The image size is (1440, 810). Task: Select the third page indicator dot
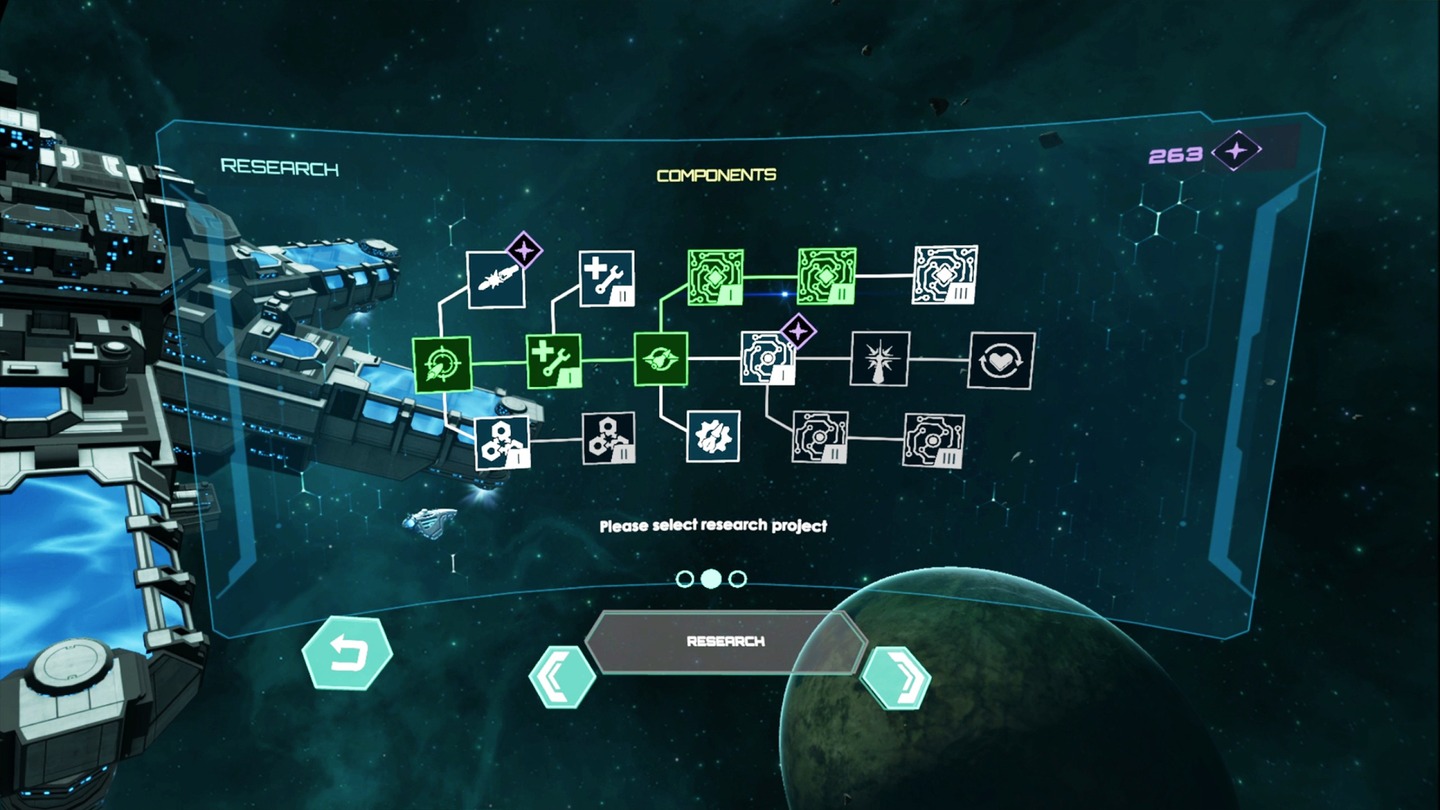click(x=738, y=578)
